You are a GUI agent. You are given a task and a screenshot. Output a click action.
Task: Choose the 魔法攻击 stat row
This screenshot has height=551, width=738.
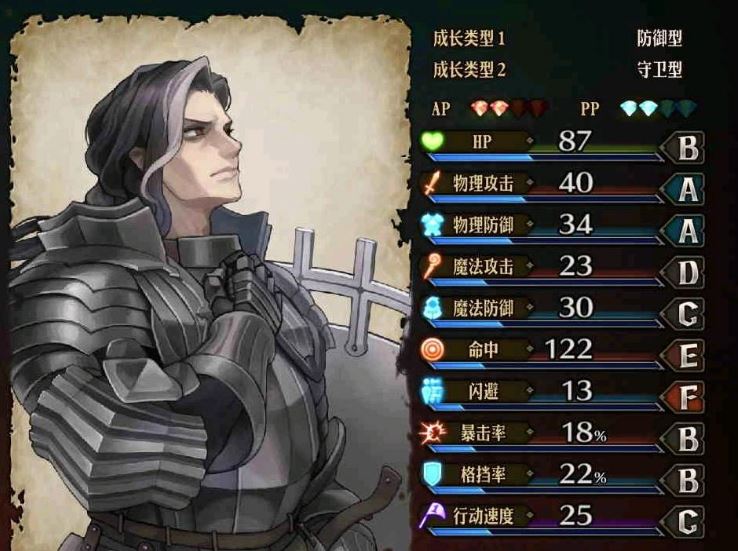(560, 267)
